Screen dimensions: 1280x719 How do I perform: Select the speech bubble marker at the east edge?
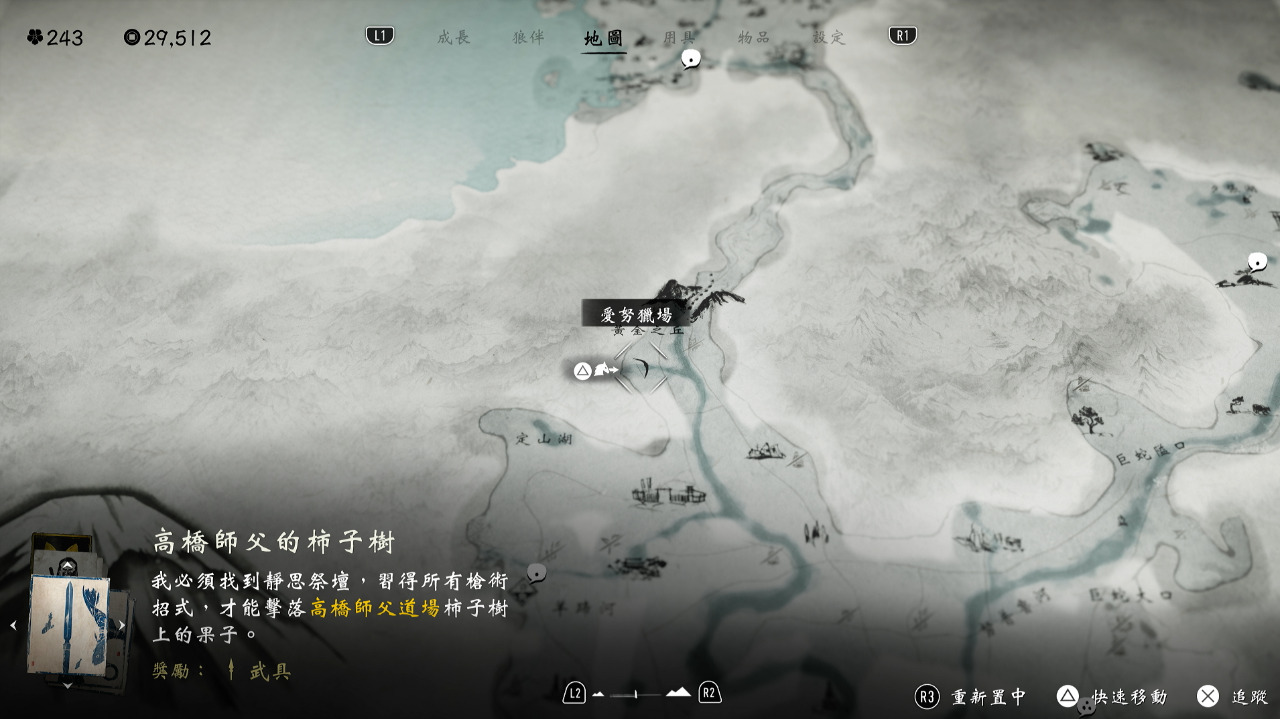click(1258, 262)
